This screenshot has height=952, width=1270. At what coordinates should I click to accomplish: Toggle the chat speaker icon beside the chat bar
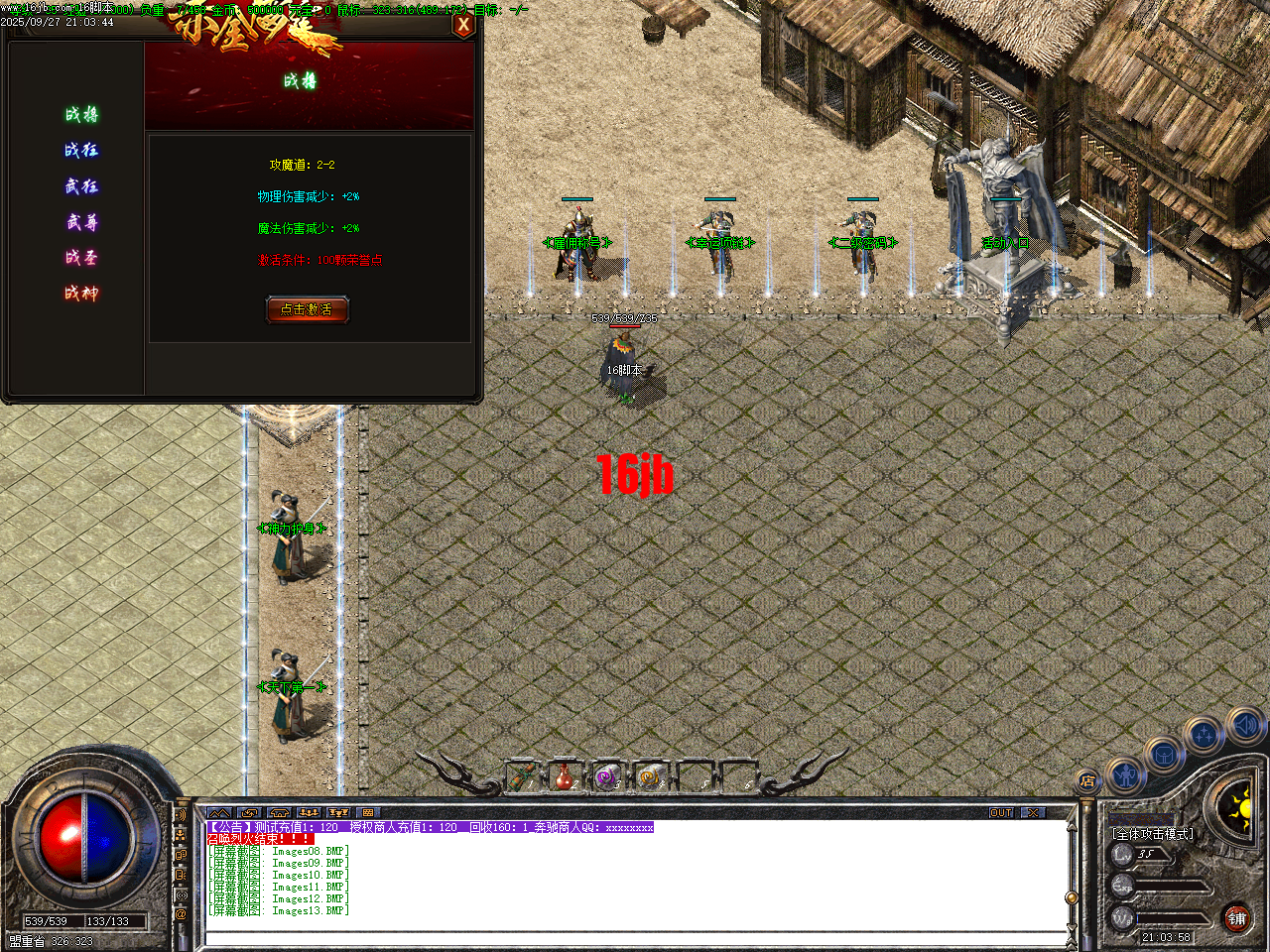(182, 815)
